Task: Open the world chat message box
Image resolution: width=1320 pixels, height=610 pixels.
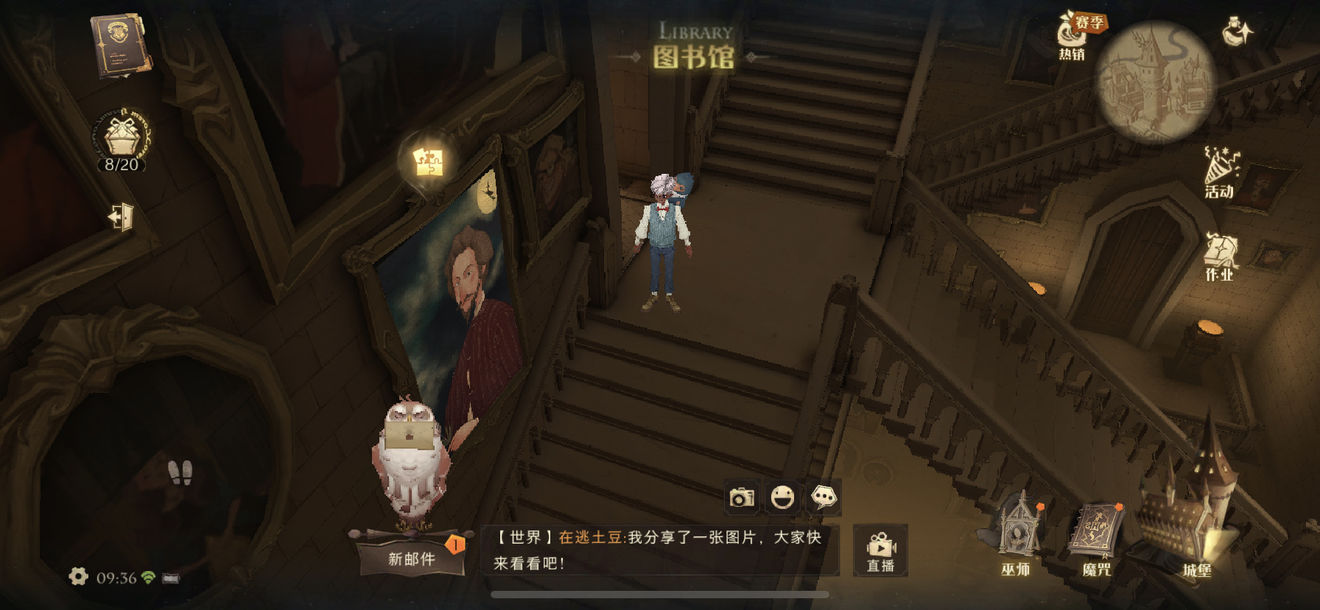Action: [x=658, y=550]
